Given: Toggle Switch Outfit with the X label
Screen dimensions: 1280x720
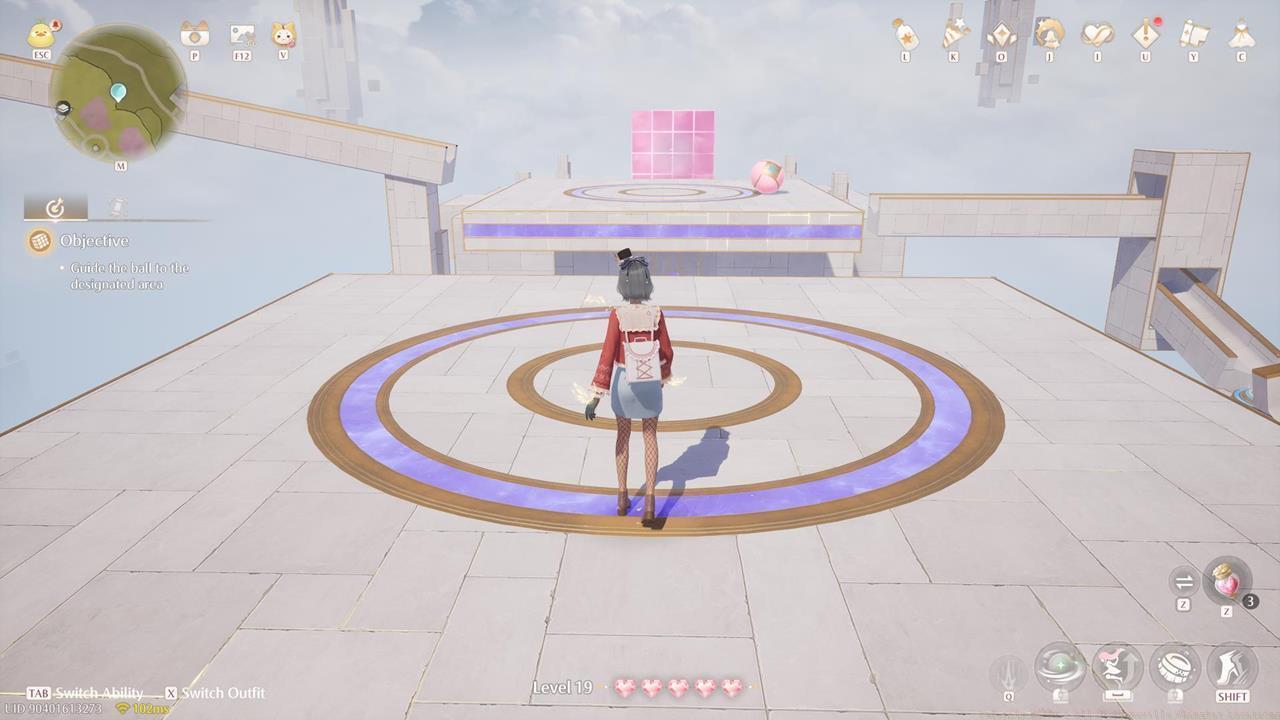Looking at the screenshot, I should click(174, 693).
